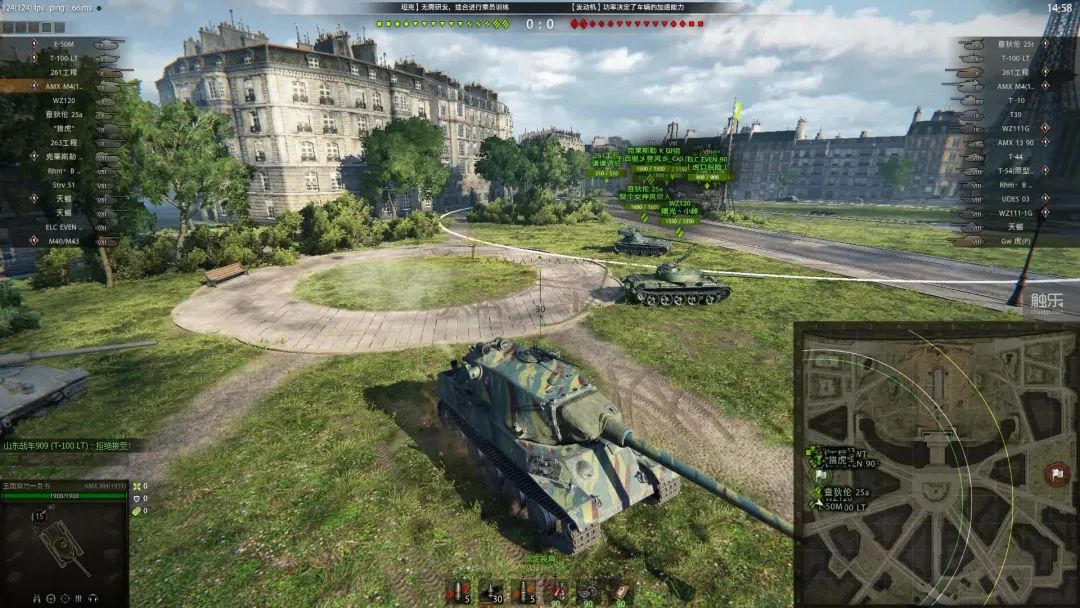The image size is (1080, 608).
Task: Pick T-100 LT from the ally roster
Action: (x=64, y=58)
